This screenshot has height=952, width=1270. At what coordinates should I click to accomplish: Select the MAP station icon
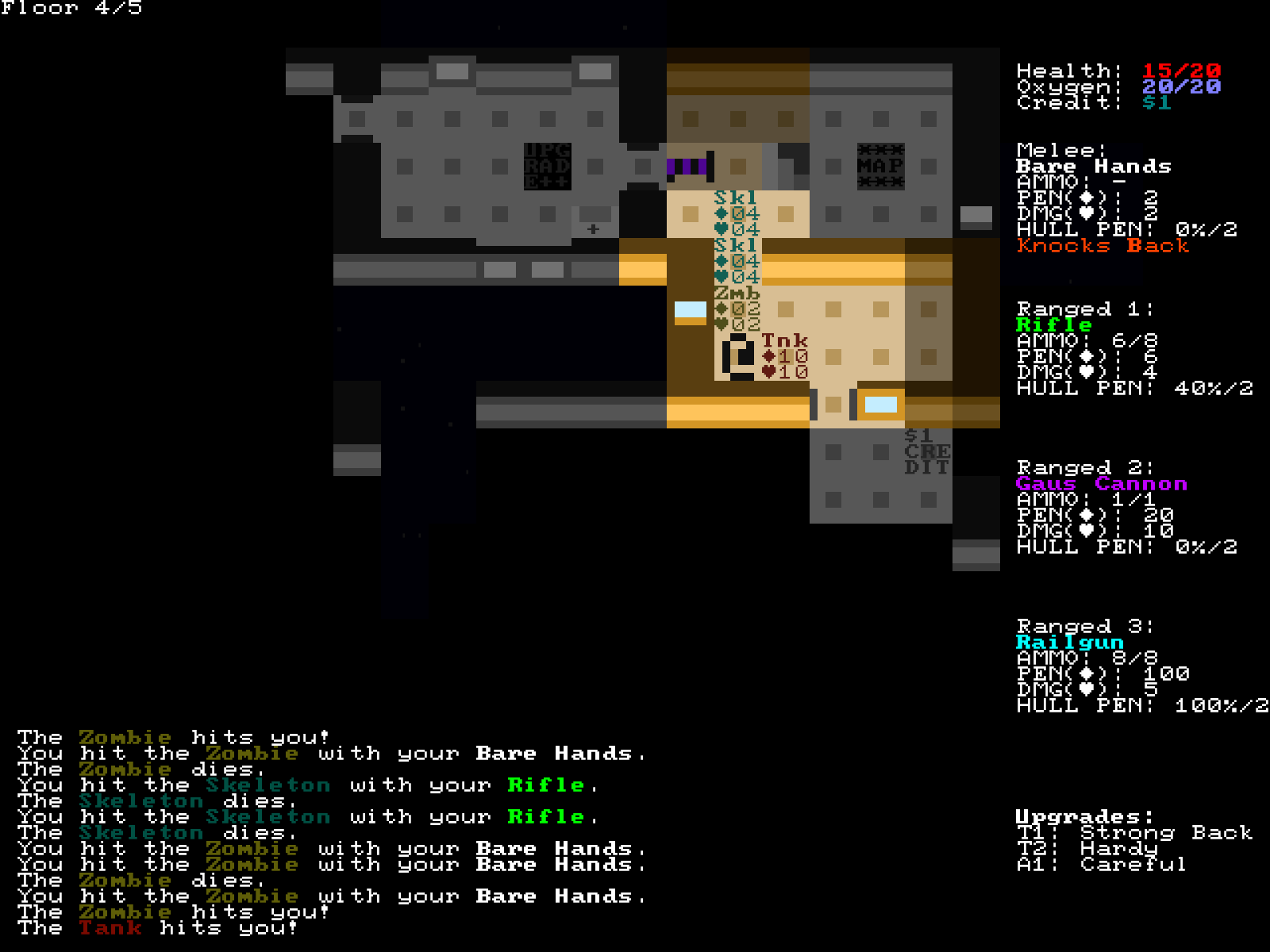(881, 167)
